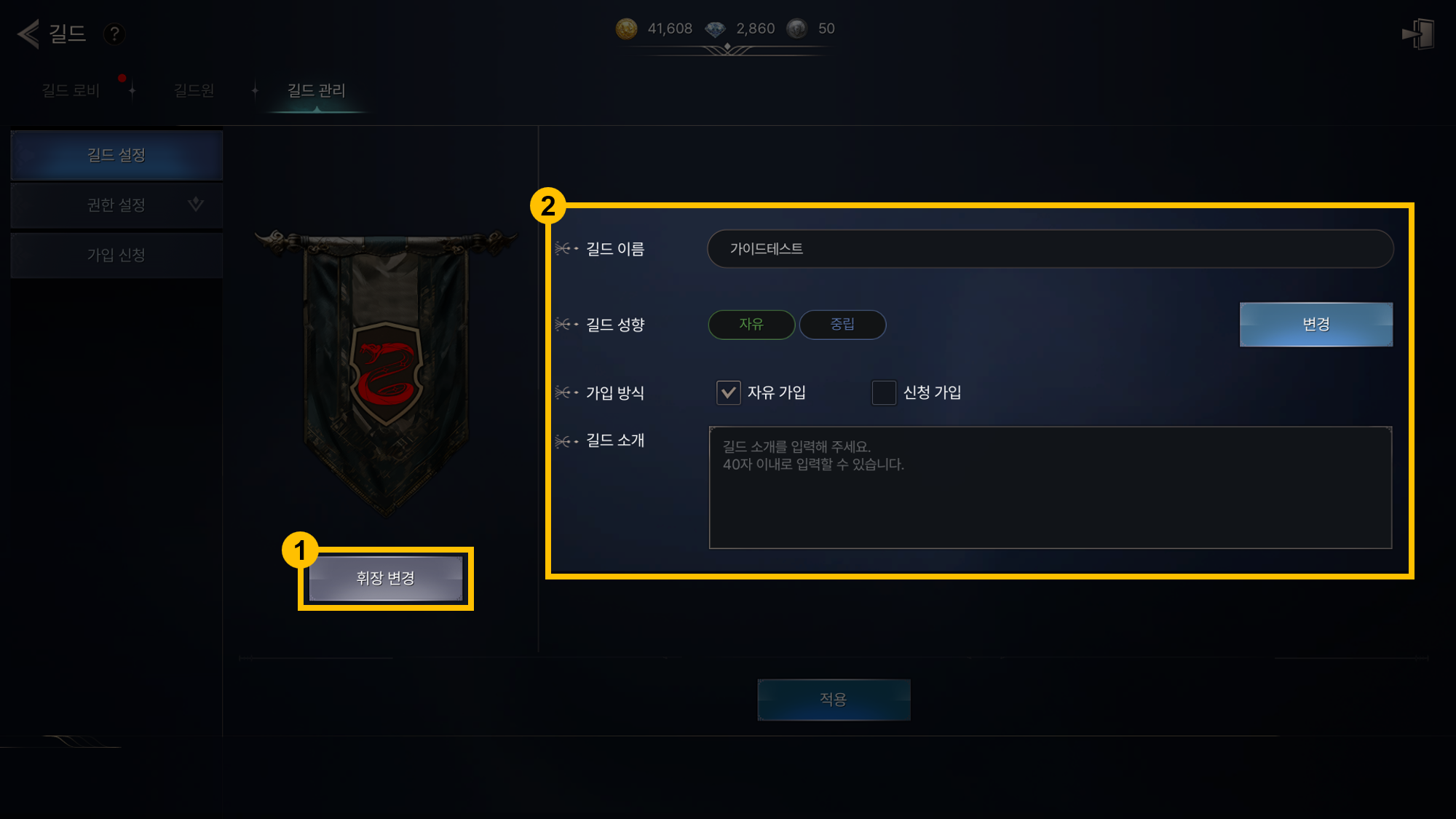Open the 길드 설정 side menu
The width and height of the screenshot is (1456, 819).
(x=116, y=155)
